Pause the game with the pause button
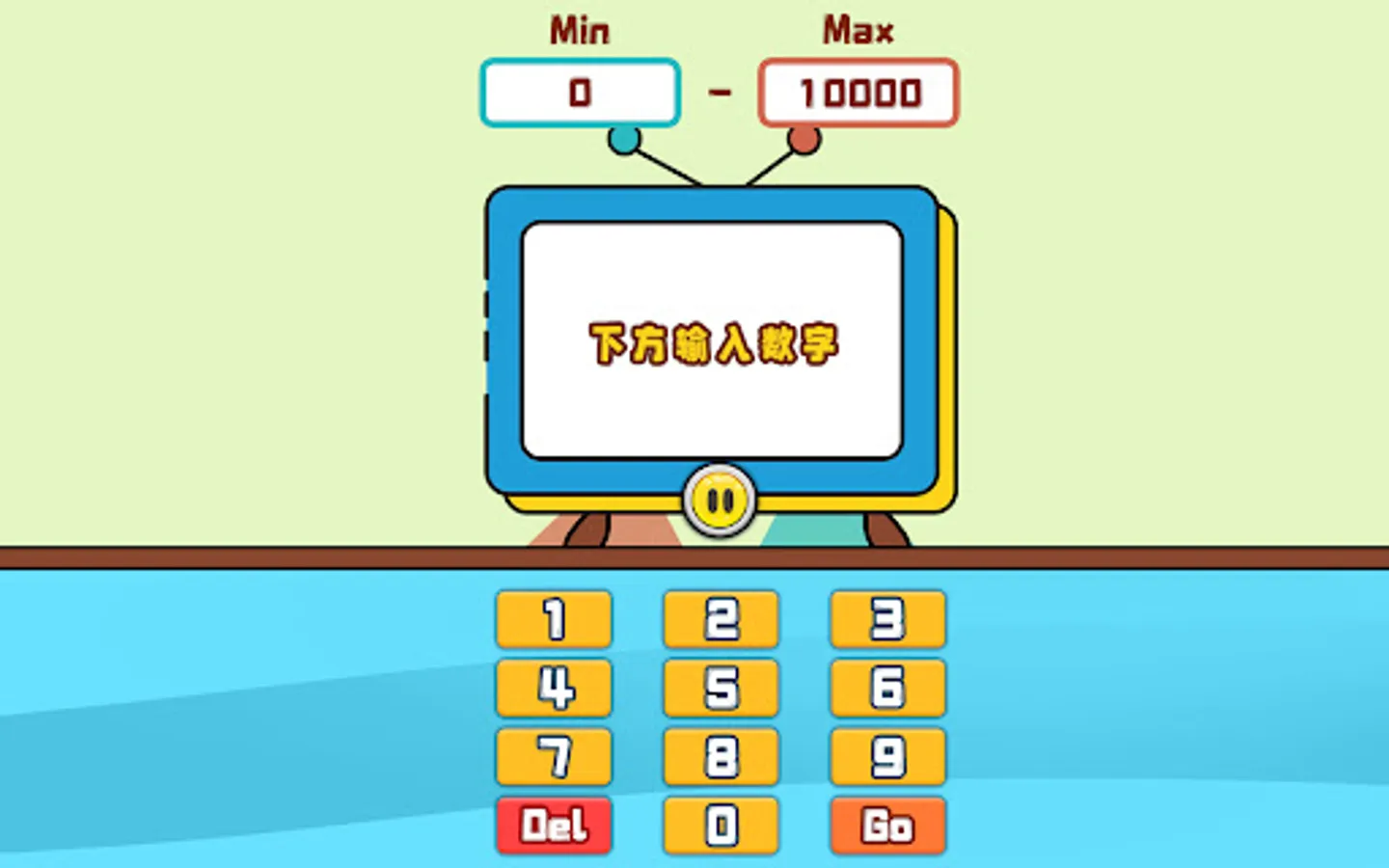The height and width of the screenshot is (868, 1389). 720,499
